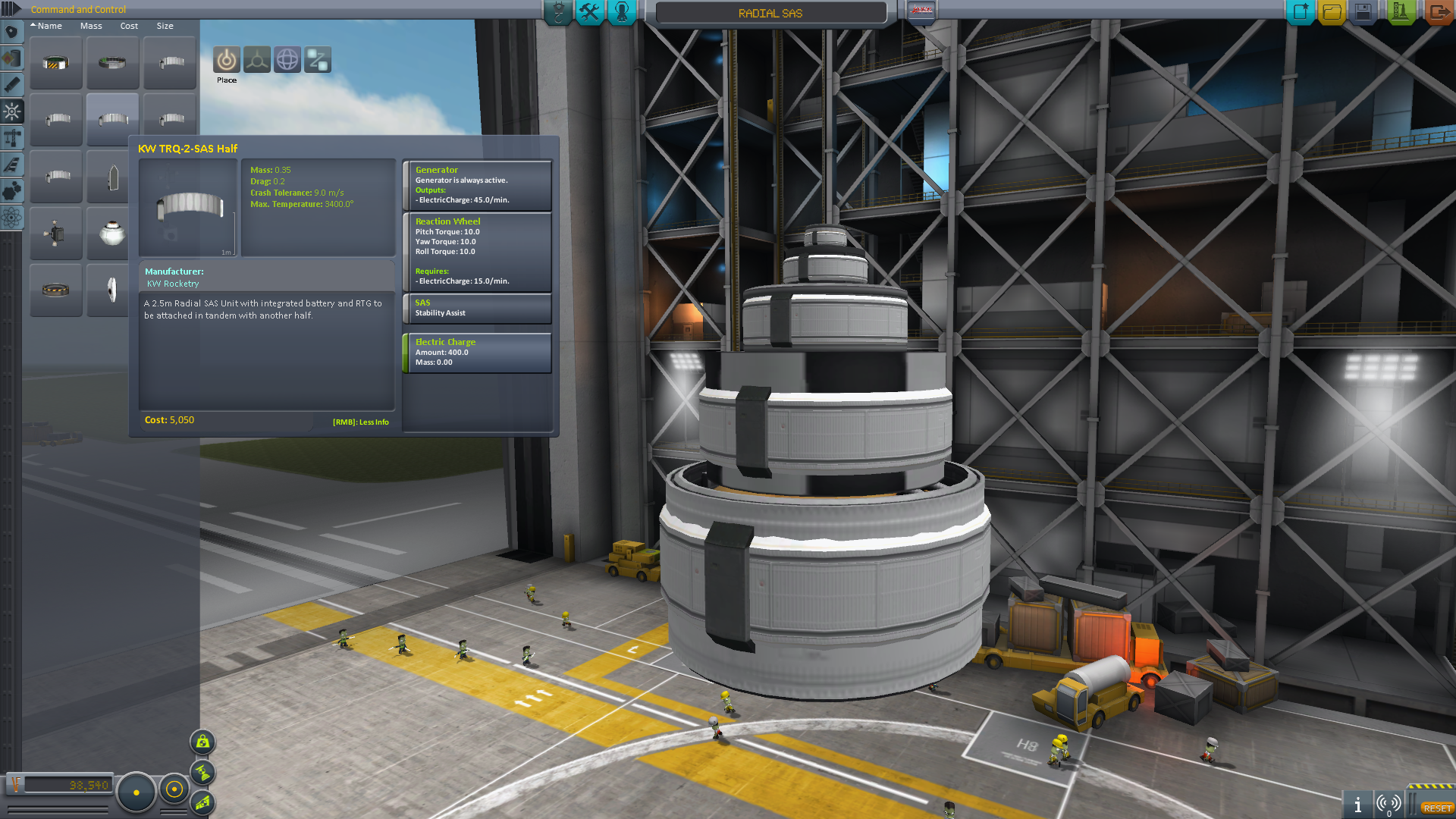Sort parts list by Size

point(165,26)
